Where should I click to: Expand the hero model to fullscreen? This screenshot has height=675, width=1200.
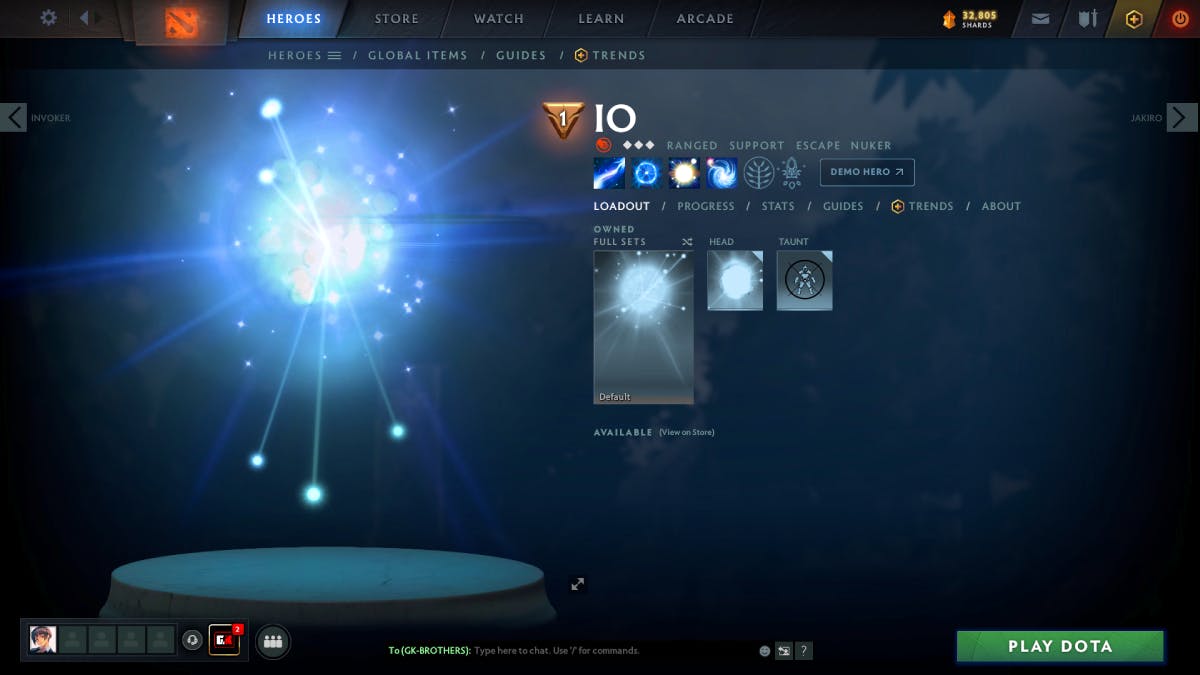pyautogui.click(x=577, y=584)
